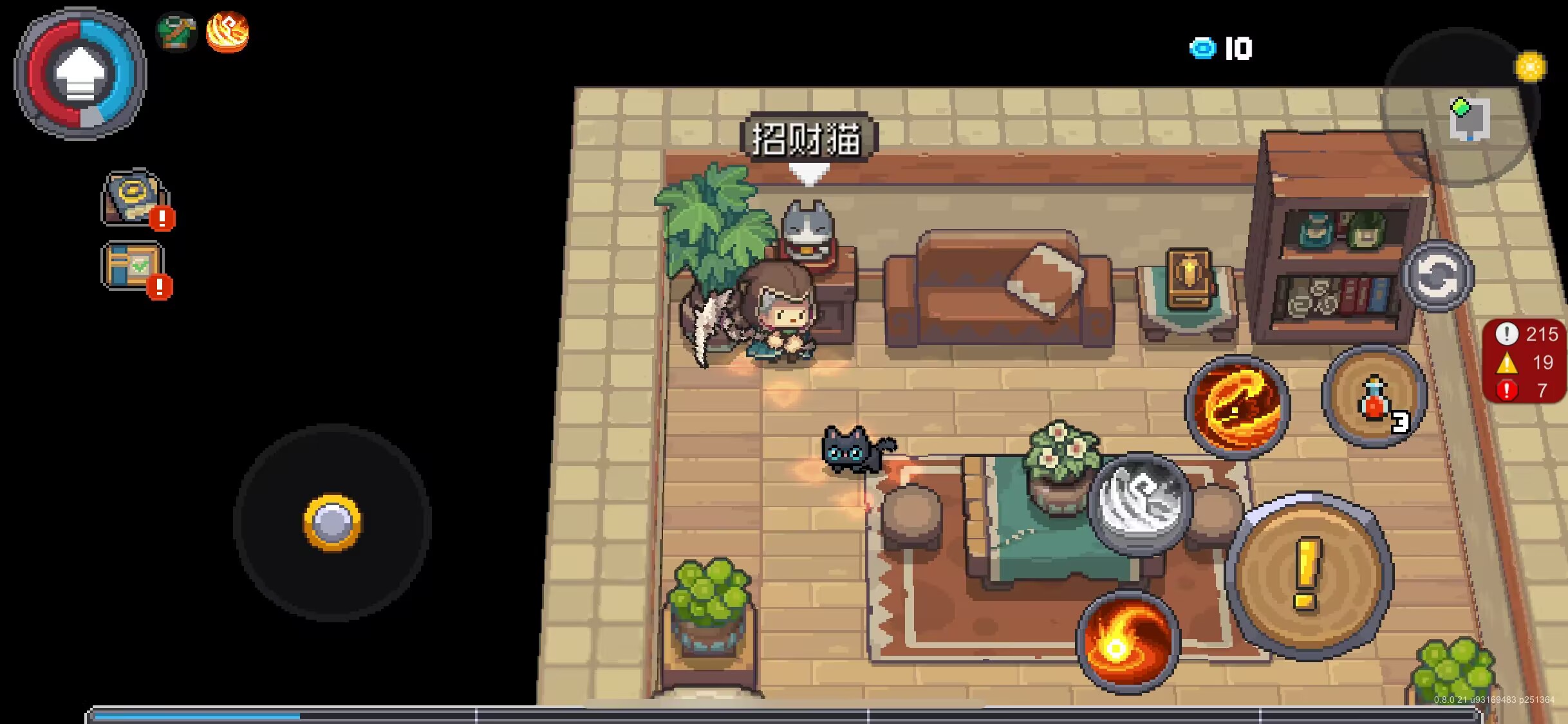Inspect the orange flame buff icon
The image size is (1568, 724).
(227, 32)
